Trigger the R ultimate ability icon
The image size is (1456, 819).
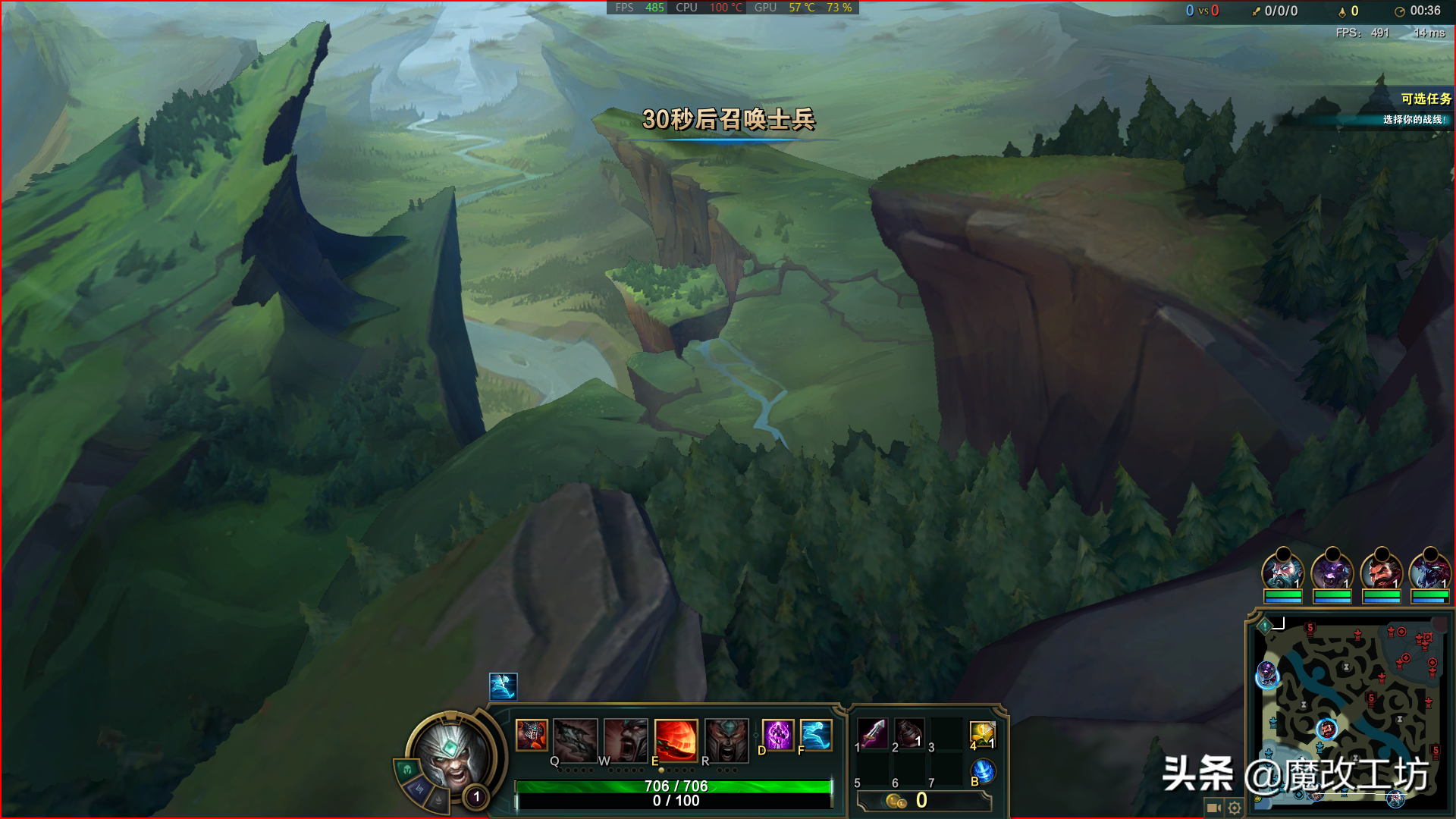(x=726, y=738)
